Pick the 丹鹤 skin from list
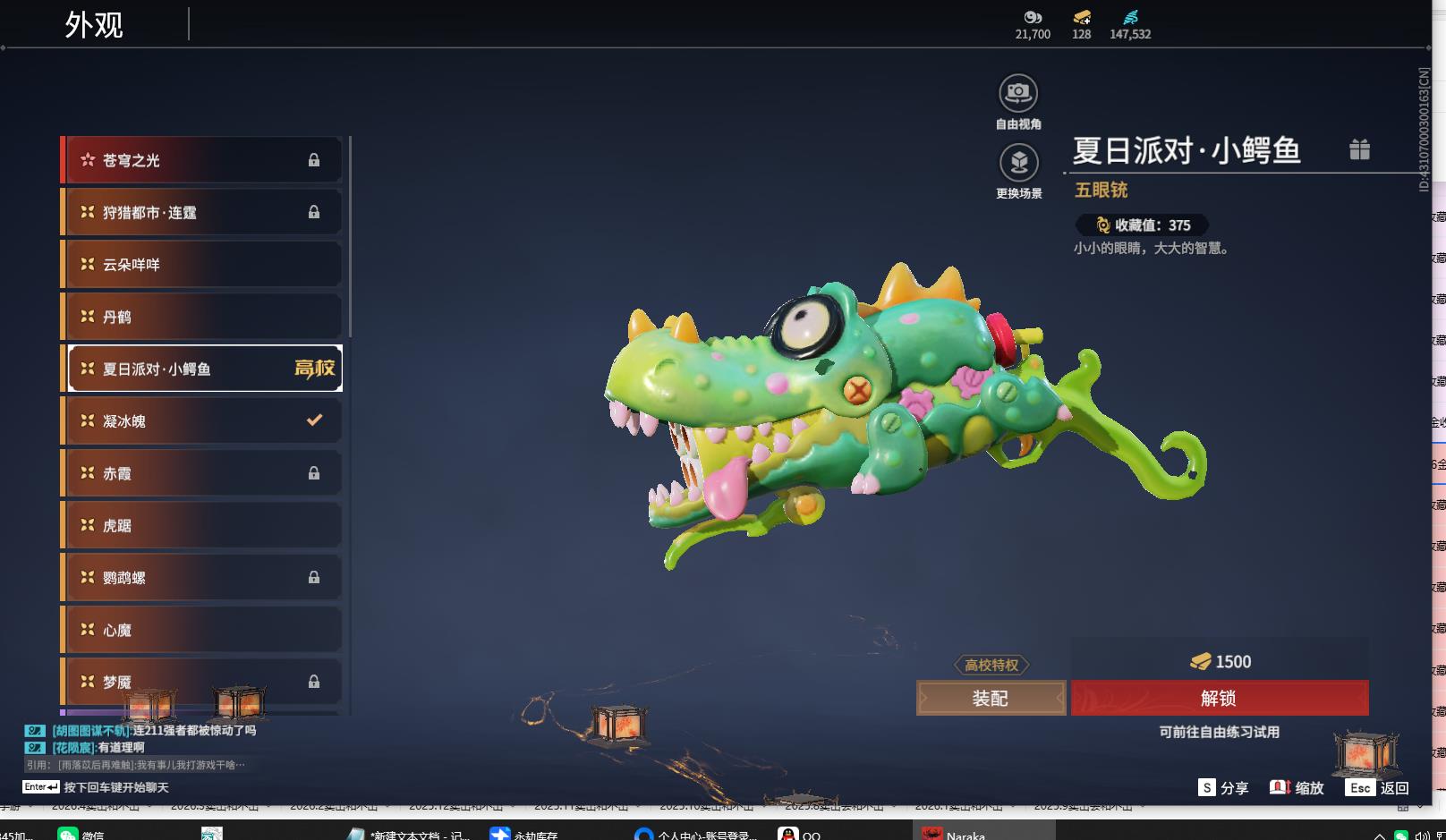 coord(203,317)
